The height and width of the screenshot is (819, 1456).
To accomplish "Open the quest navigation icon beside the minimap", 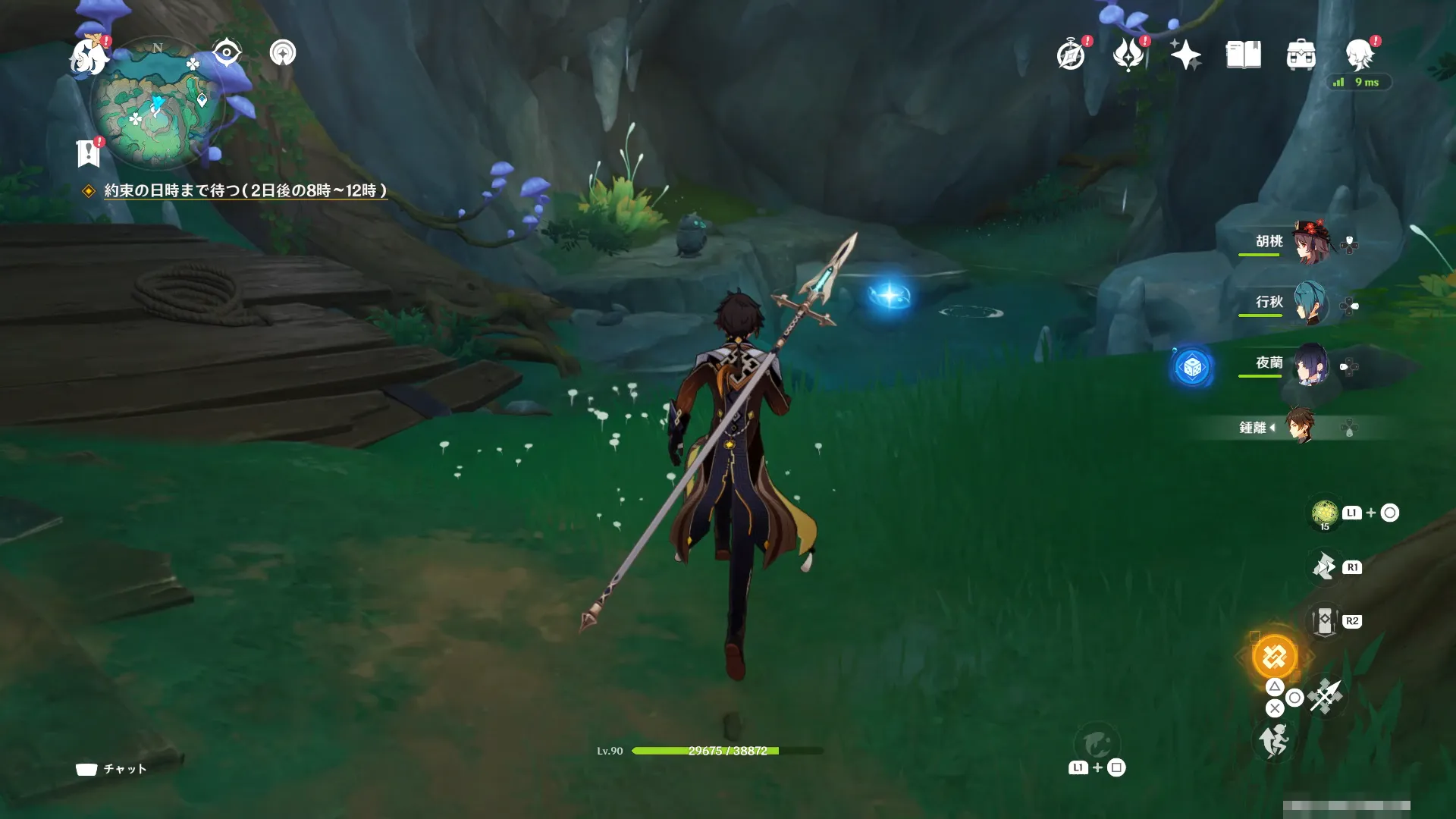I will point(283,52).
